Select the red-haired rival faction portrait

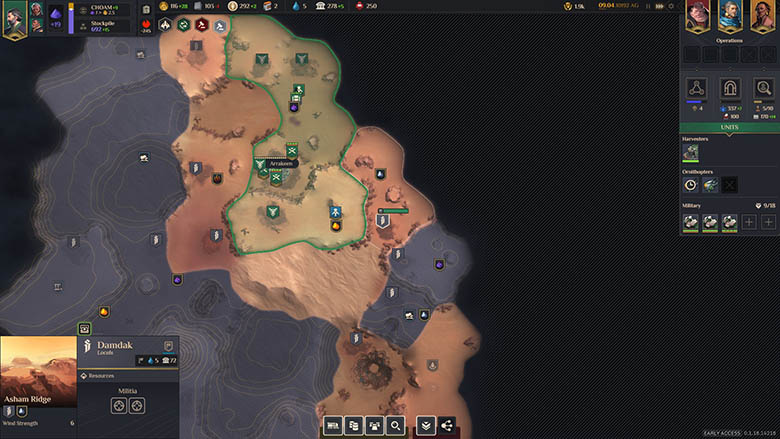click(x=698, y=17)
